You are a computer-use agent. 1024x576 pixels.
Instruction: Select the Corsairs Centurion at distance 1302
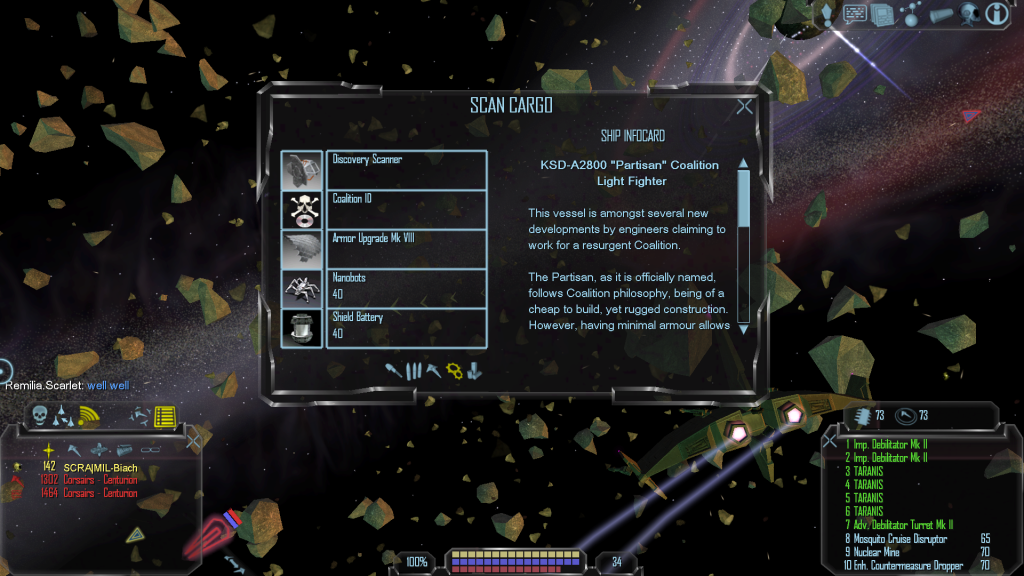coord(100,480)
